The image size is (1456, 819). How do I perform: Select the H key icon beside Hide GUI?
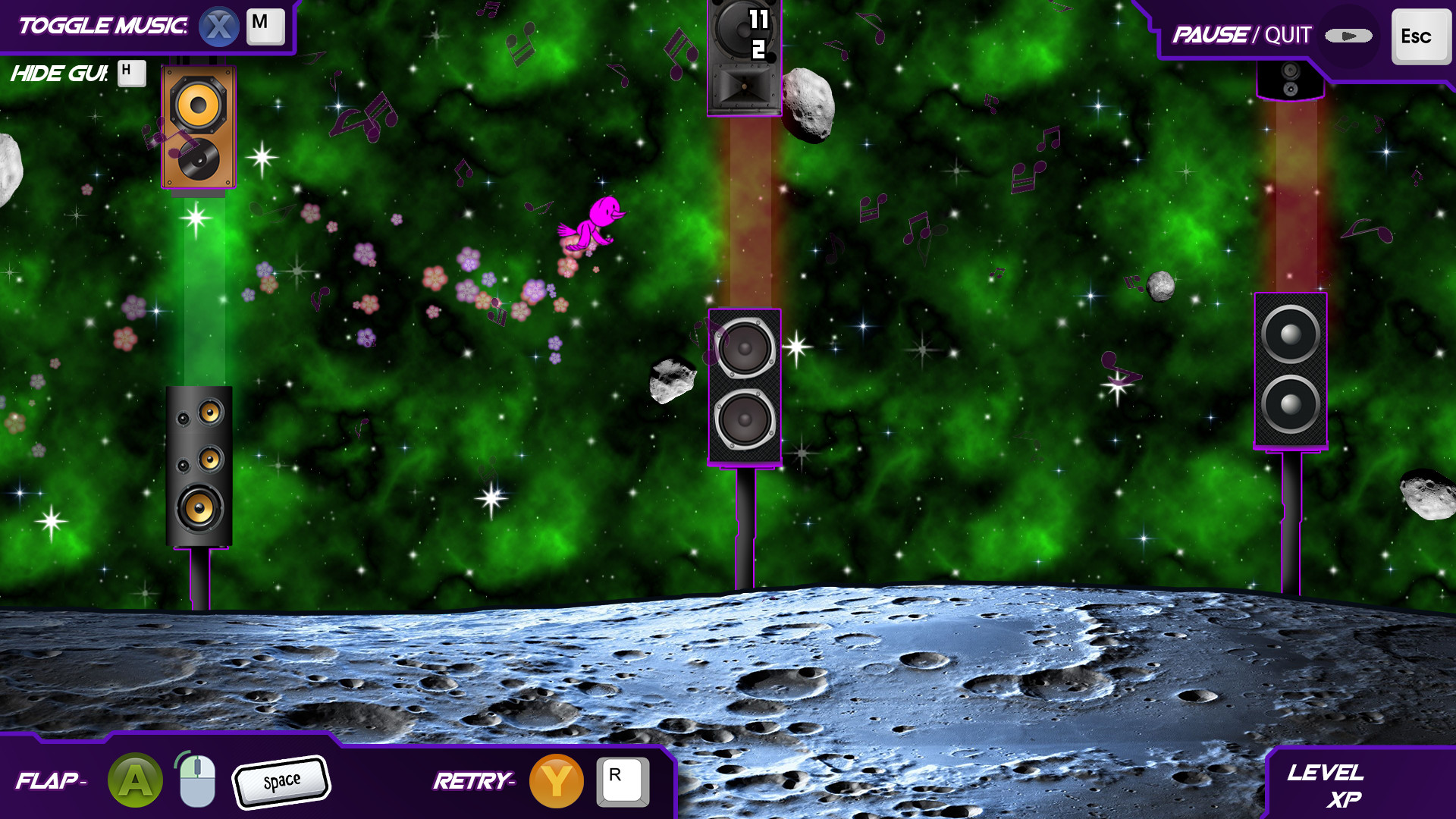tap(132, 73)
